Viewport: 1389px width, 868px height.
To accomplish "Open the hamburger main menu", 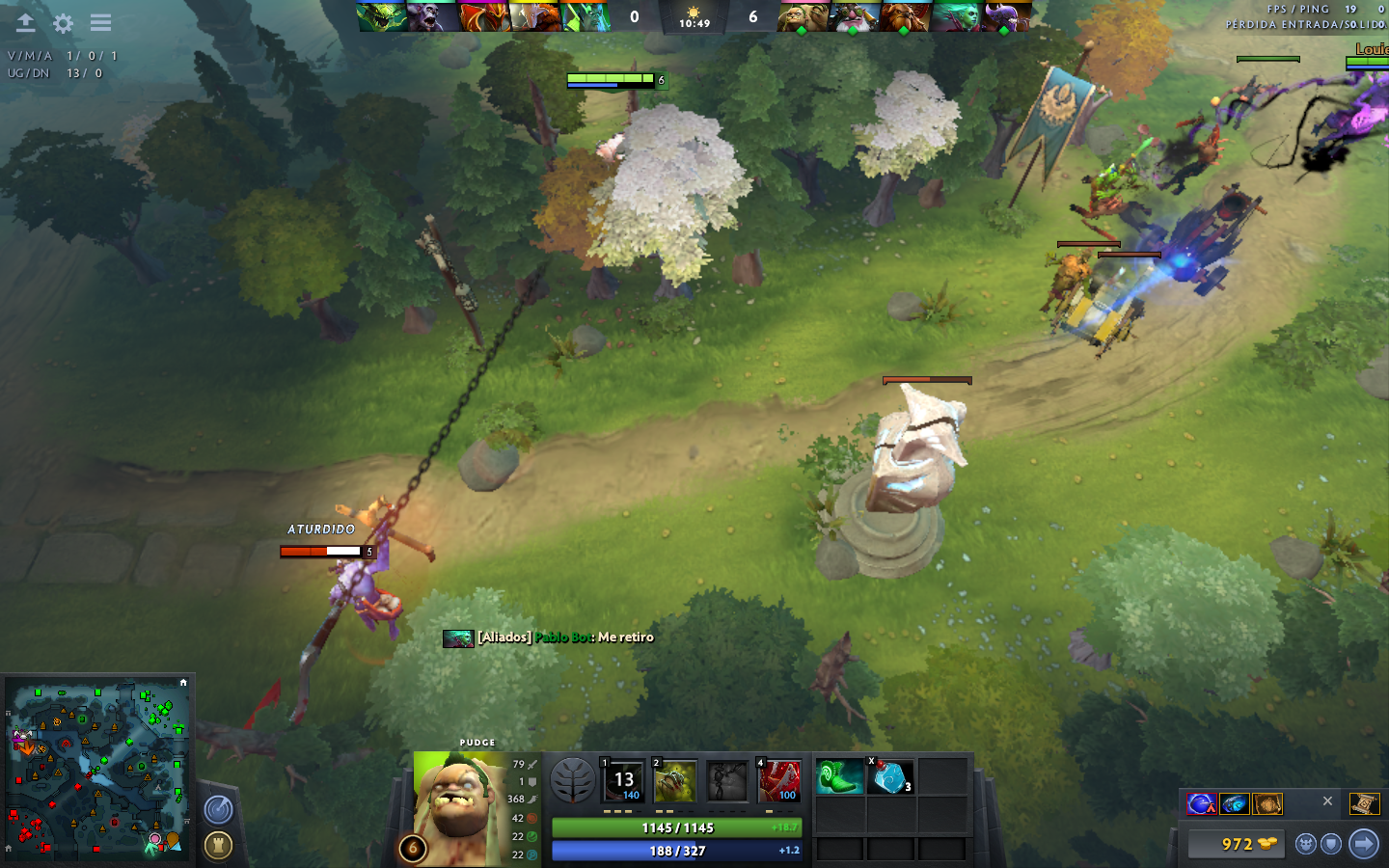I will click(100, 23).
